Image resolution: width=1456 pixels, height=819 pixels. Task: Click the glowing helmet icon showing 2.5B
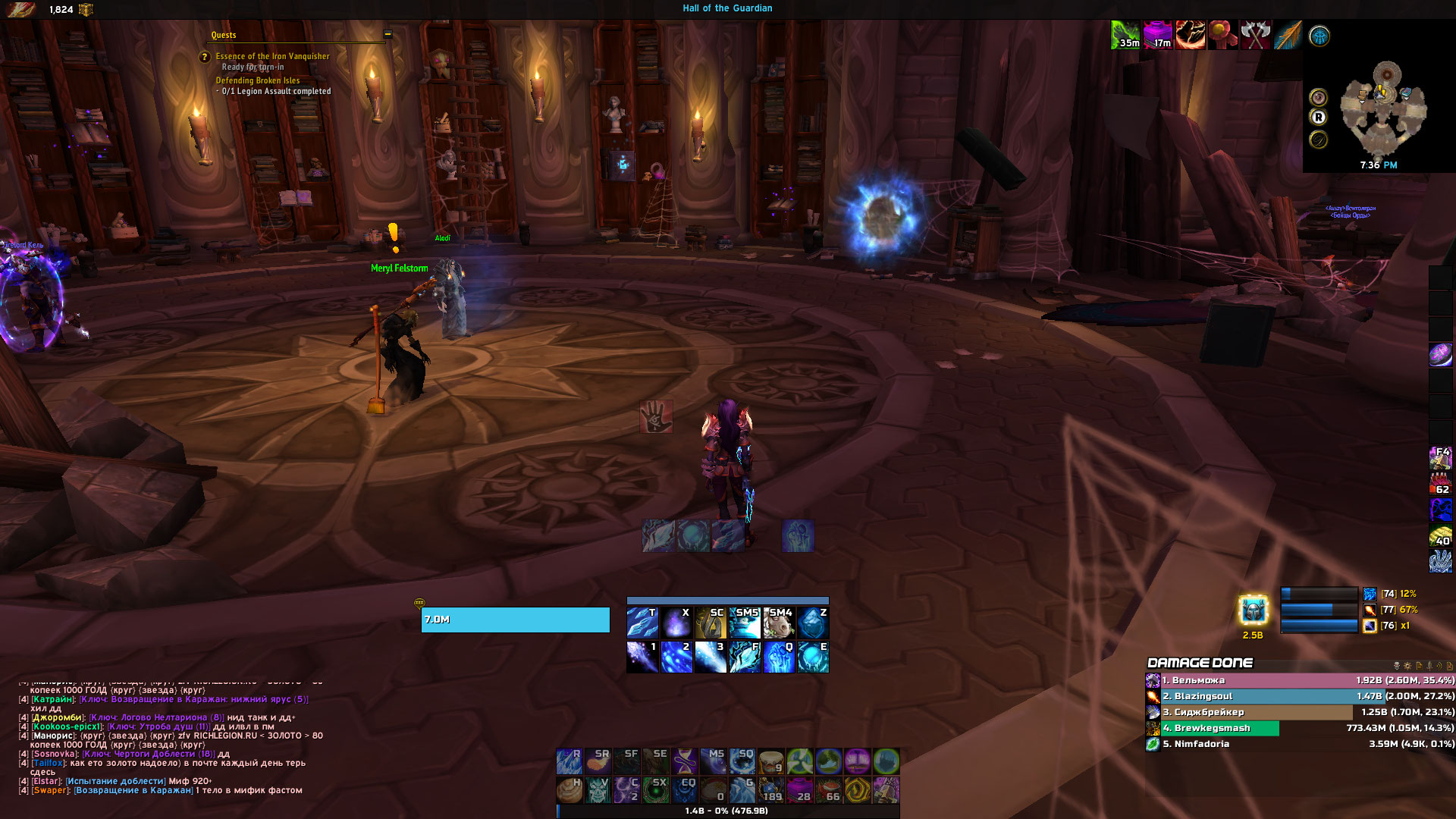(1253, 610)
